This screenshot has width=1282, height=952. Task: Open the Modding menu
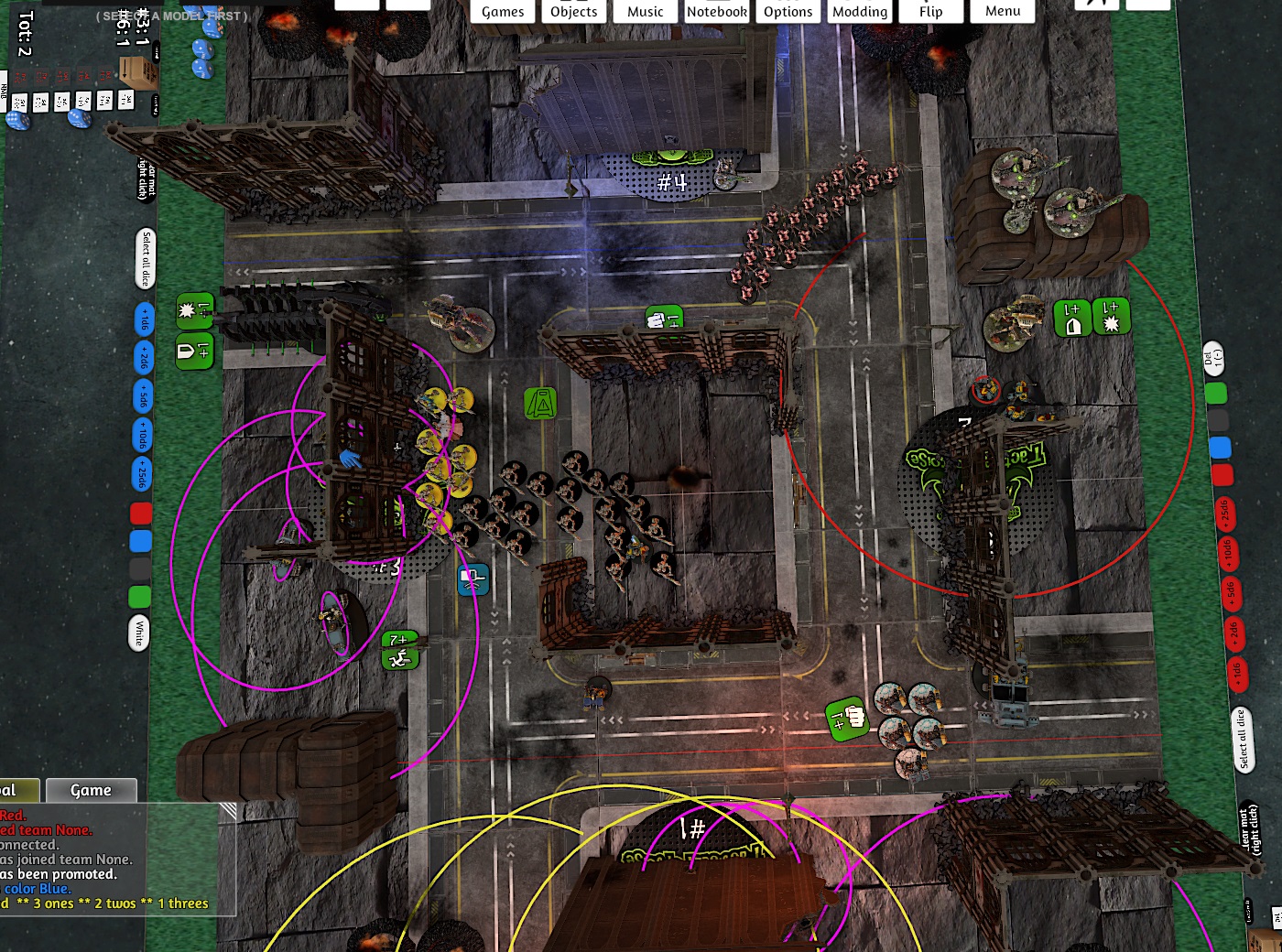[x=860, y=11]
